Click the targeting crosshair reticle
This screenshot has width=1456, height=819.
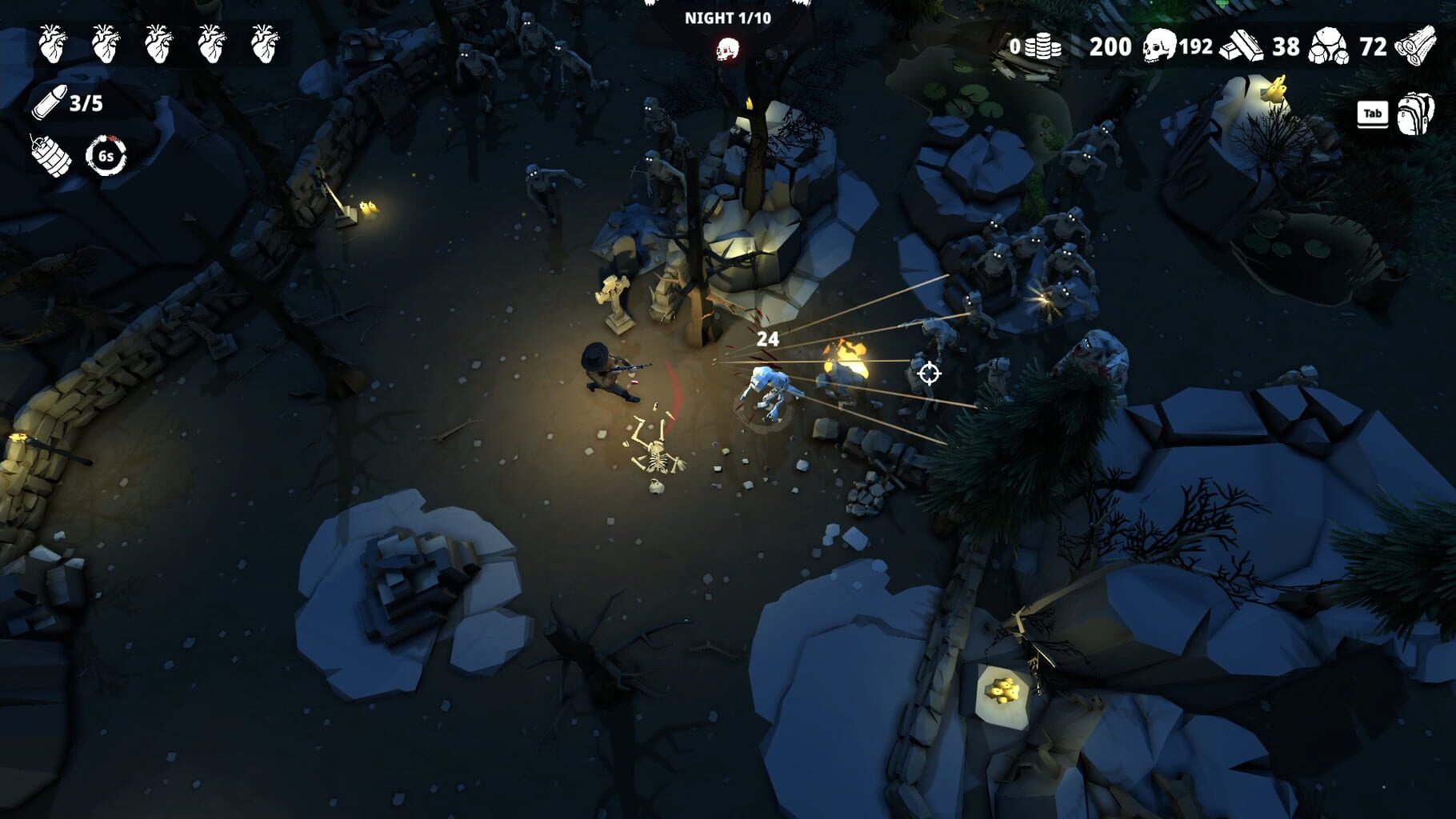click(x=928, y=373)
